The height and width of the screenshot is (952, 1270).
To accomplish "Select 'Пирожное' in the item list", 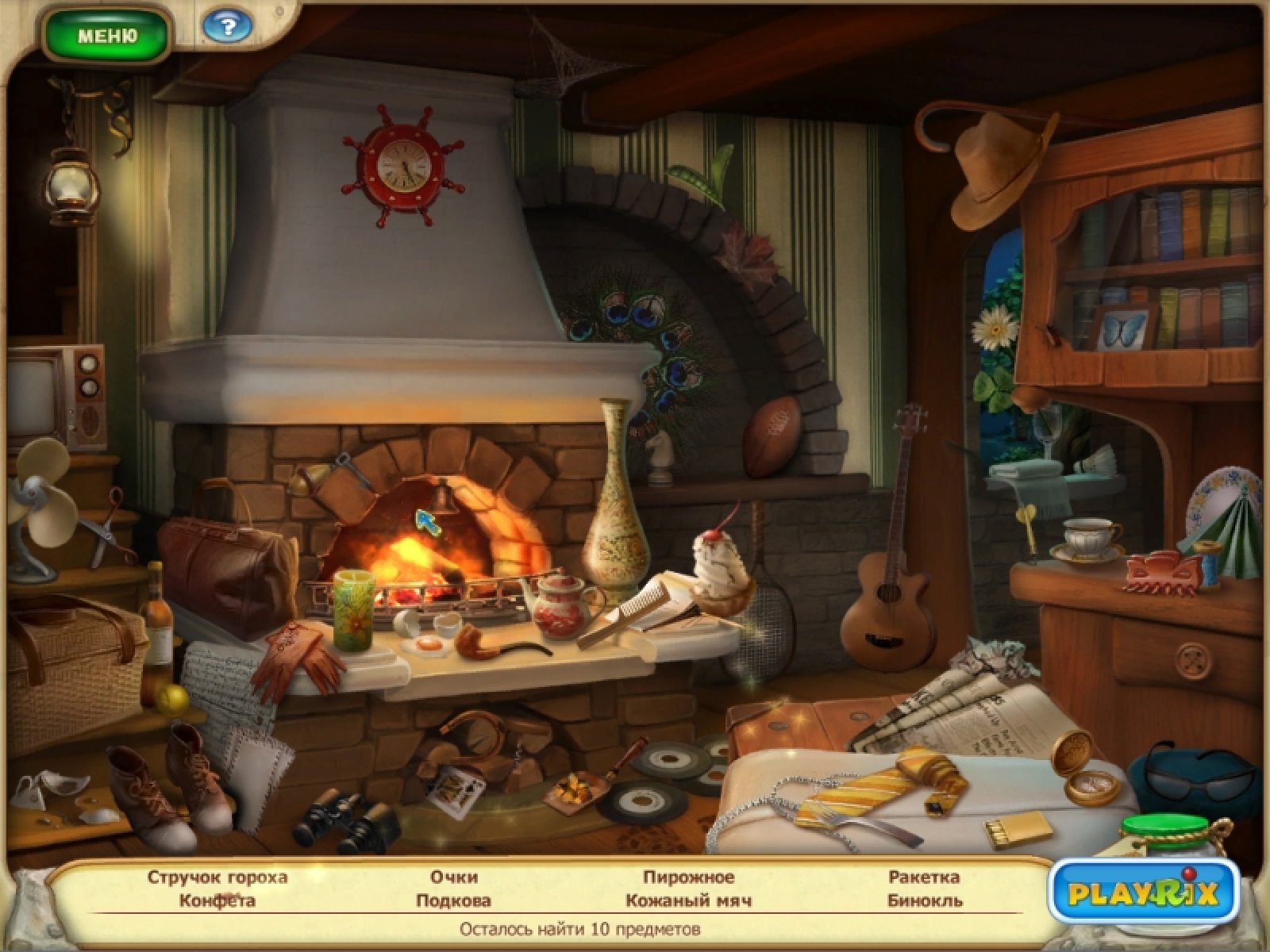I will click(688, 877).
